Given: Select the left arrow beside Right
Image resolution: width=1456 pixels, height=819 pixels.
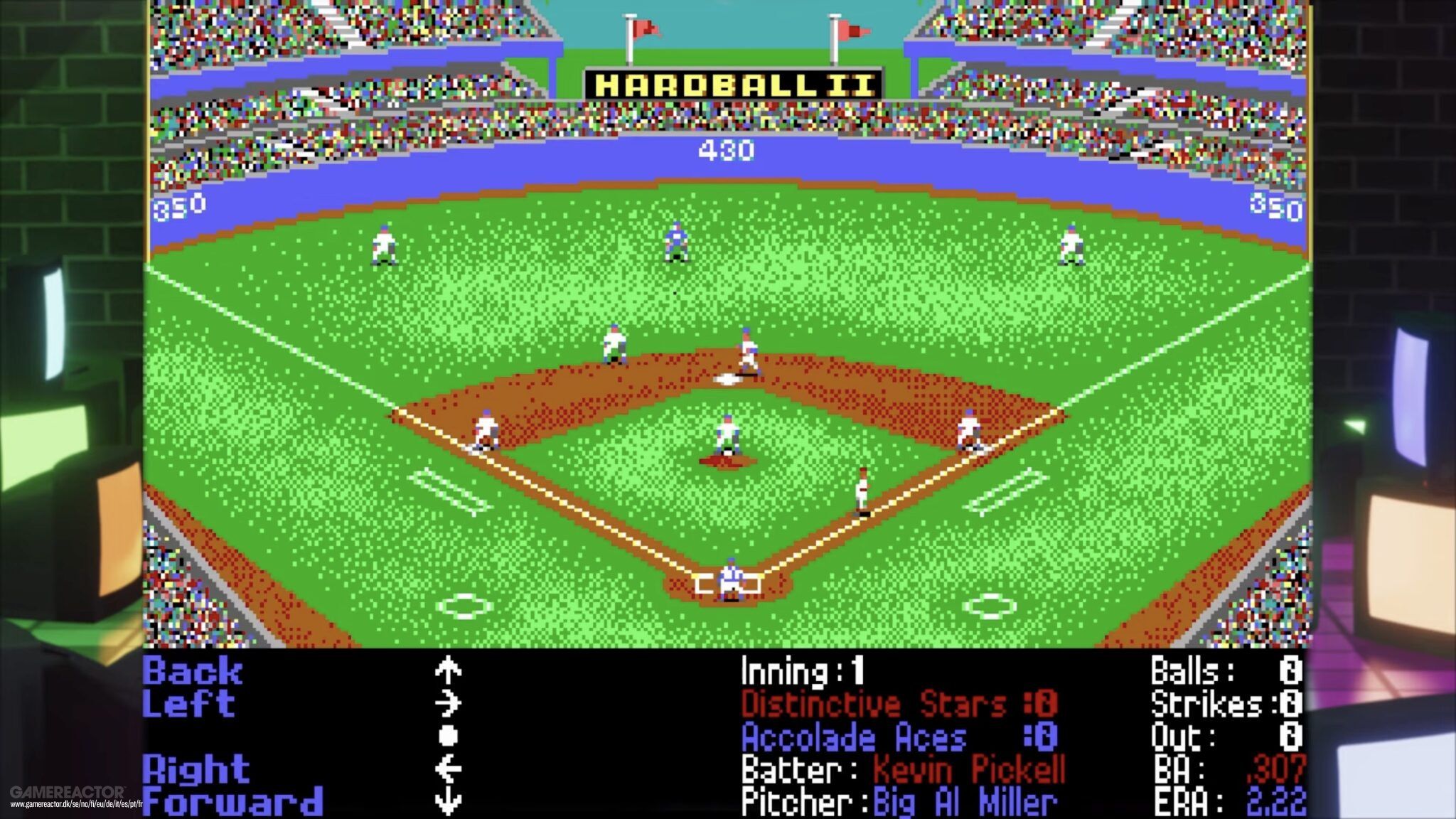Looking at the screenshot, I should [446, 769].
